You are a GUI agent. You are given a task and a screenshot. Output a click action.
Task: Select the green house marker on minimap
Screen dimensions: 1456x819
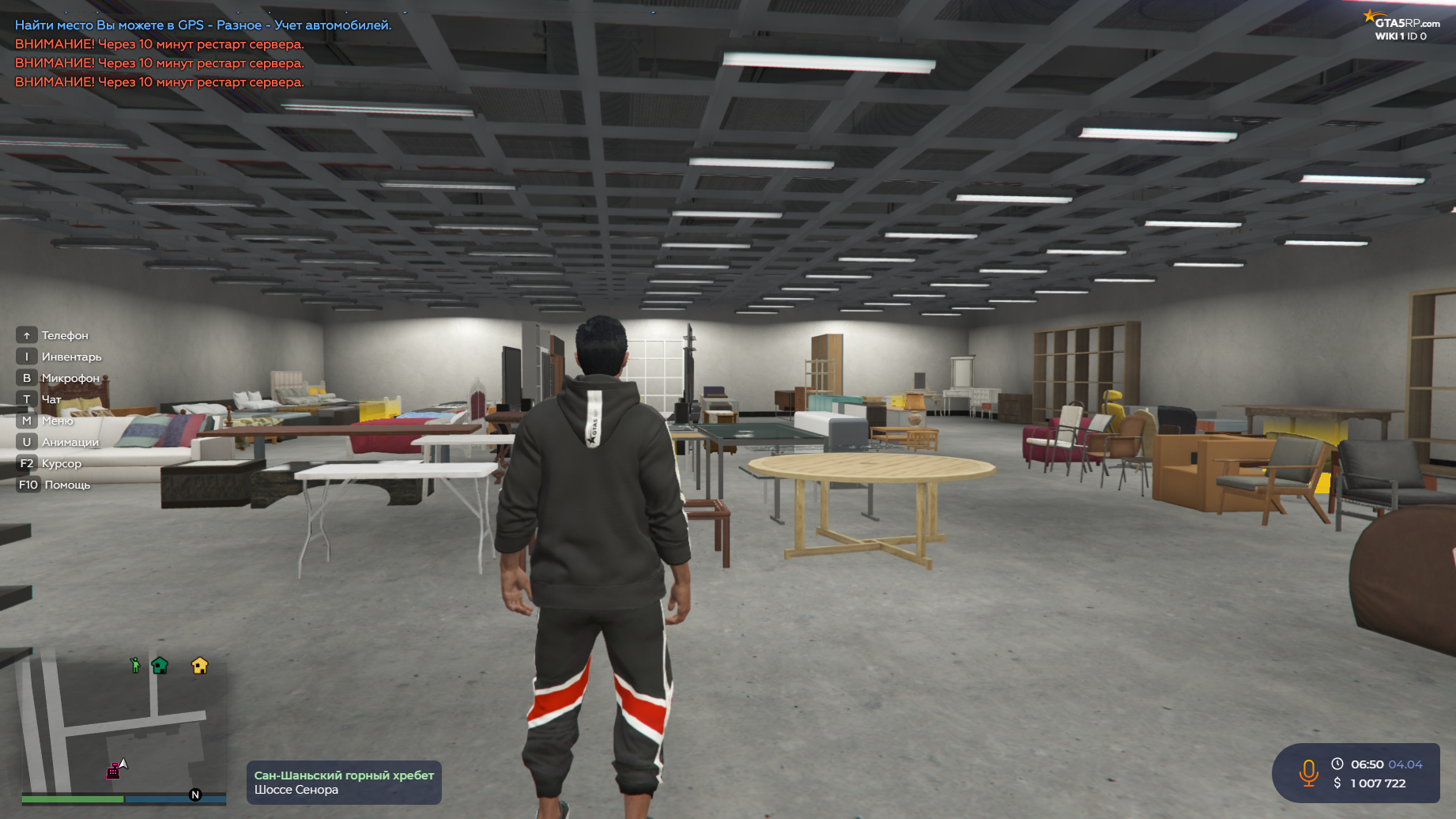click(160, 666)
